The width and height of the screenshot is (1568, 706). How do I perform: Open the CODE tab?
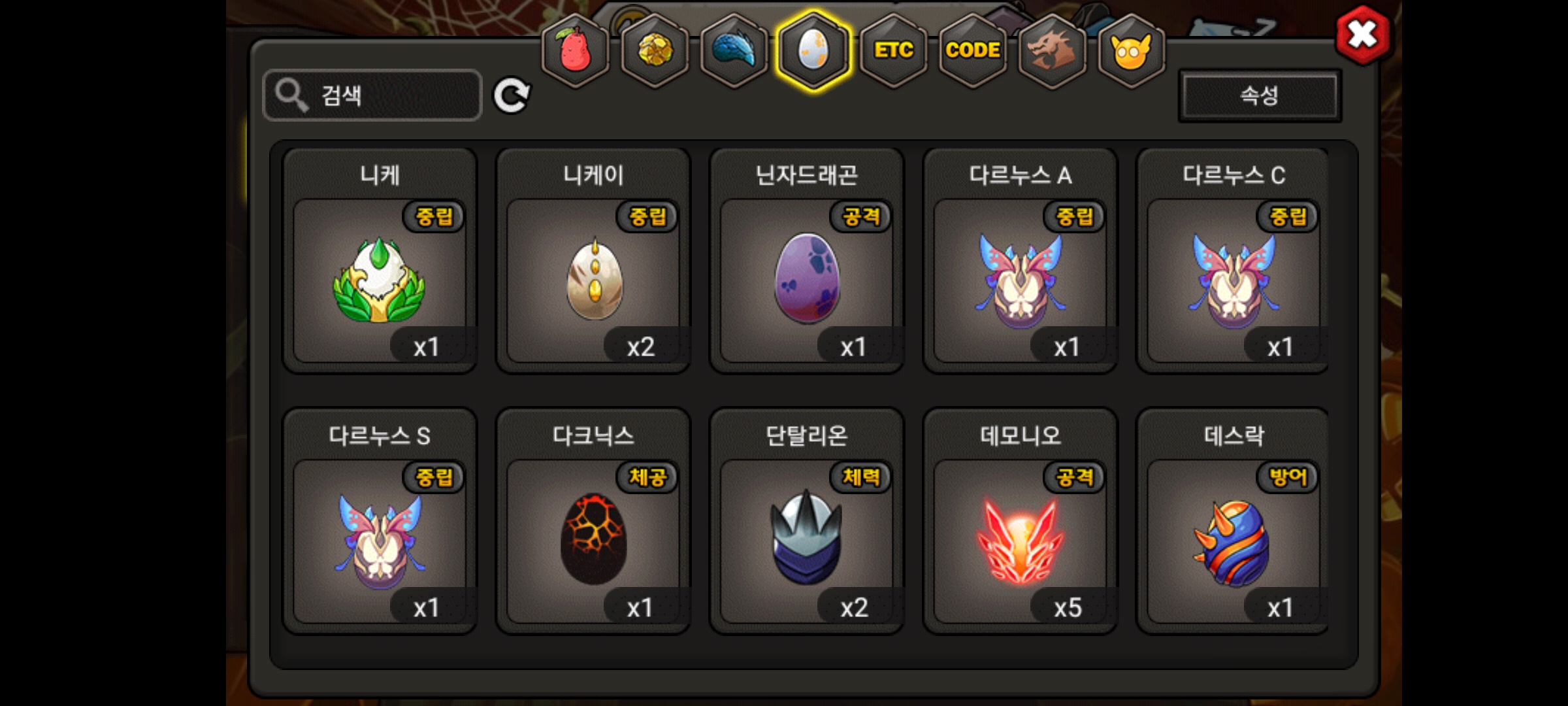click(973, 50)
